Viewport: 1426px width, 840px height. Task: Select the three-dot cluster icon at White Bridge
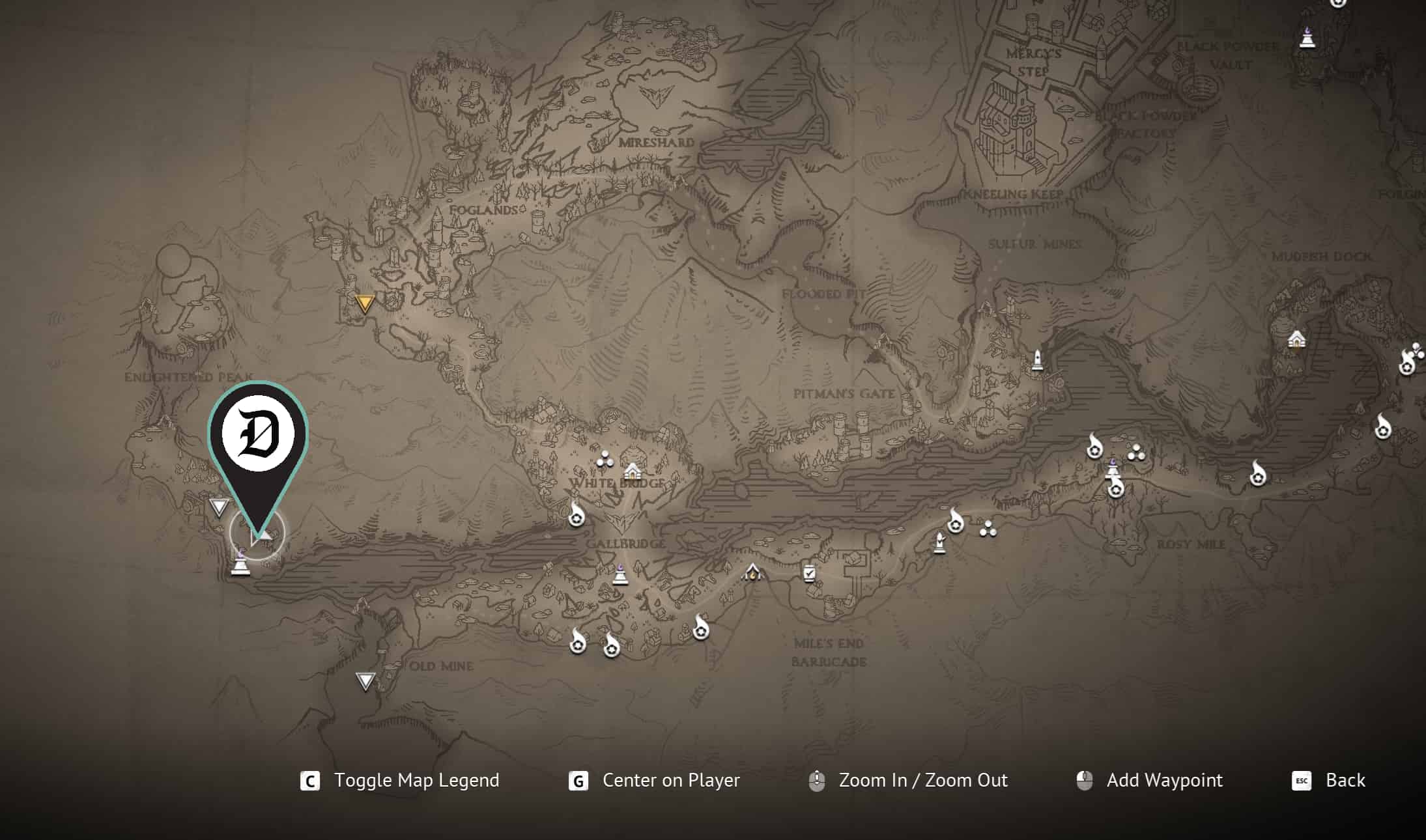coord(605,460)
